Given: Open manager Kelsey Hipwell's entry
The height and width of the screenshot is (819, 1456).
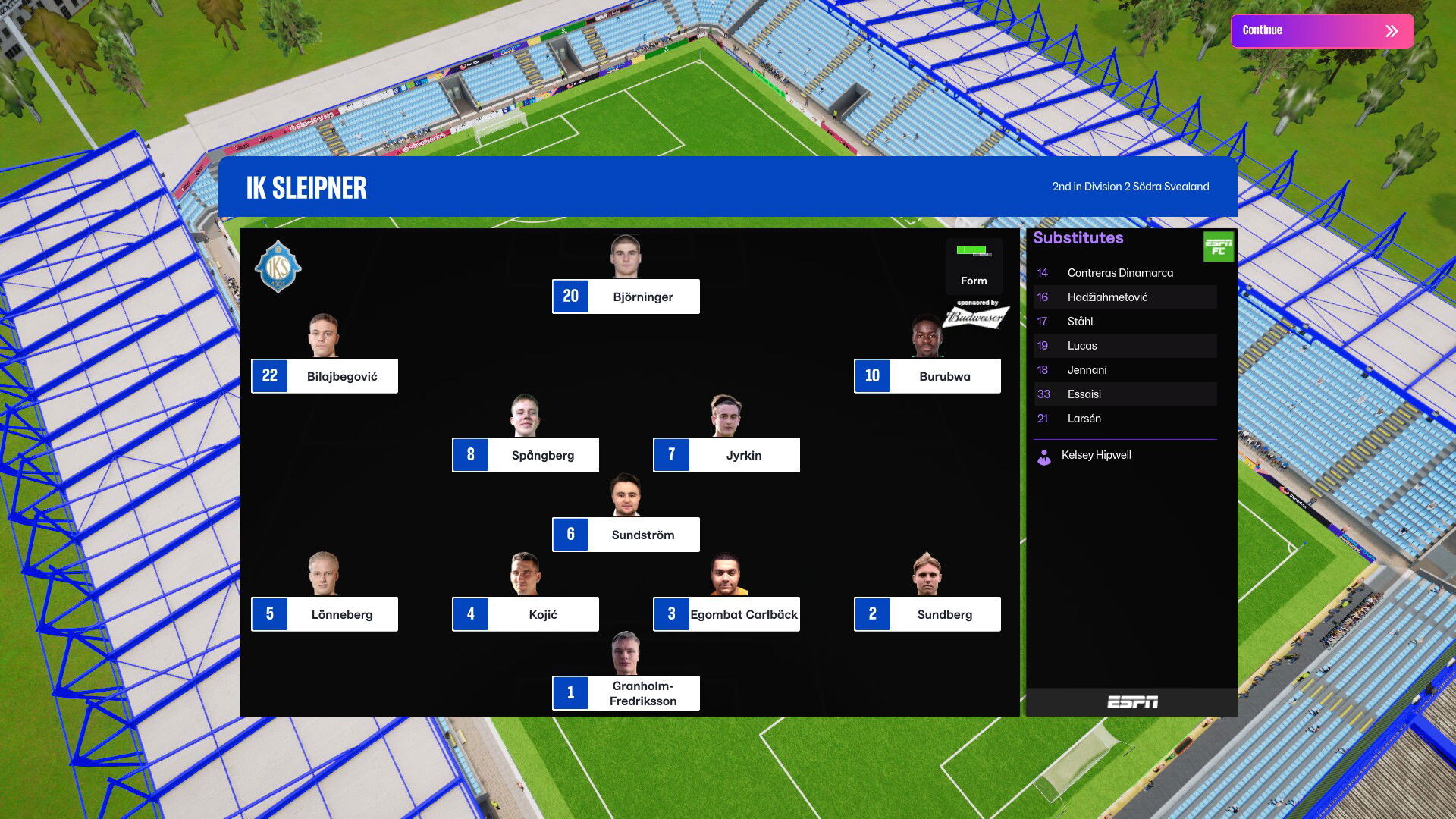Looking at the screenshot, I should pyautogui.click(x=1096, y=455).
